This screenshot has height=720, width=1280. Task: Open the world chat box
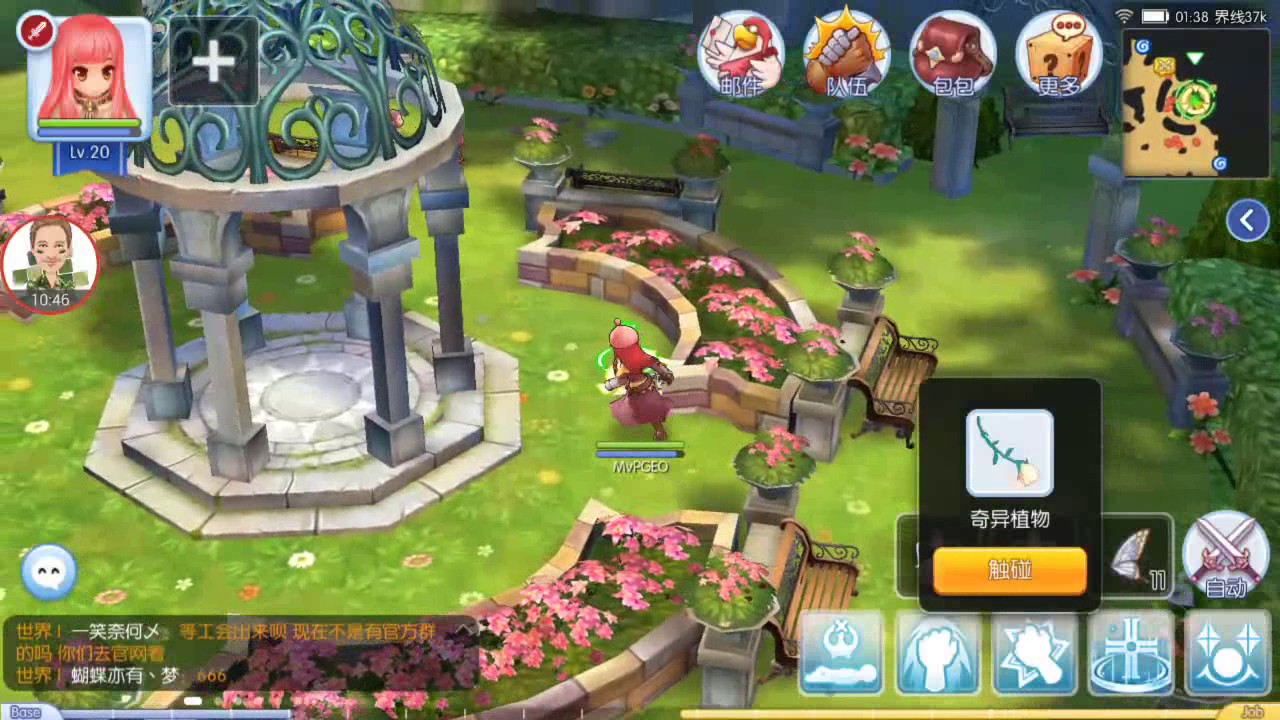point(240,654)
